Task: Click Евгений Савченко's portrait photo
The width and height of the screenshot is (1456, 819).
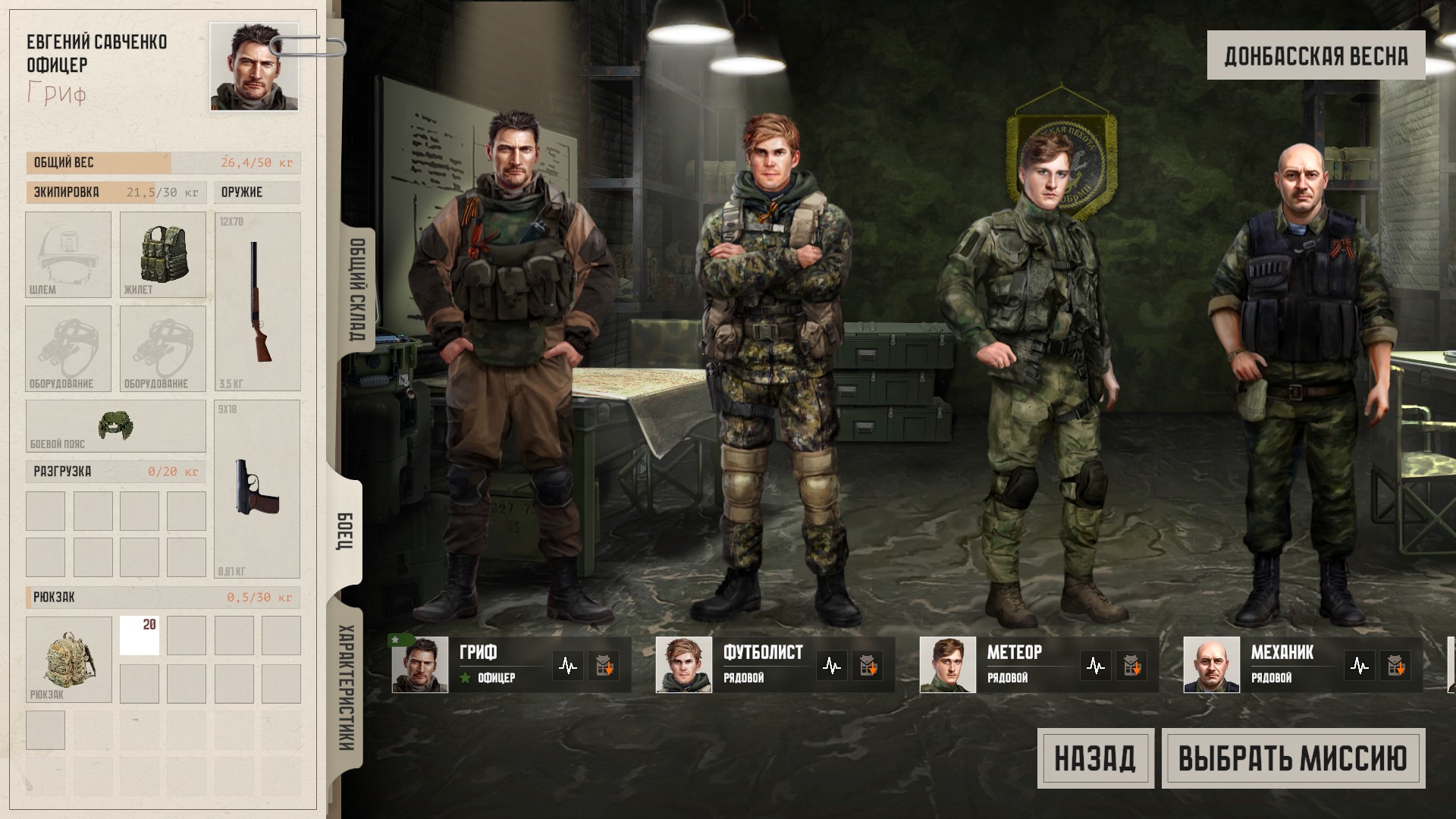Action: tap(254, 67)
